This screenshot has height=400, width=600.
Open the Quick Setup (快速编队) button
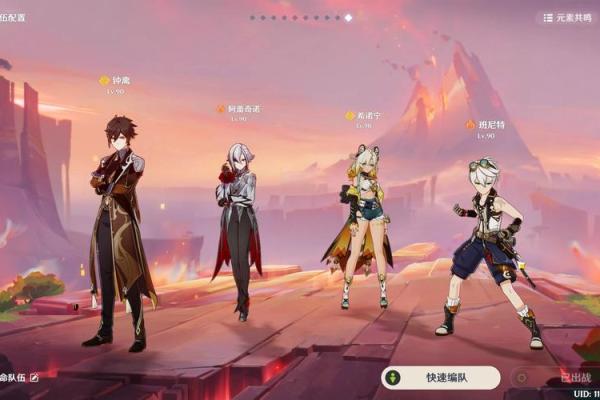point(440,377)
